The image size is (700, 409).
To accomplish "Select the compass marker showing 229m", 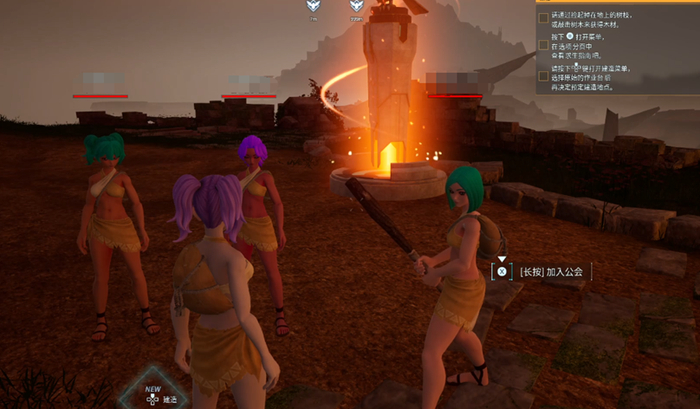I will (356, 8).
